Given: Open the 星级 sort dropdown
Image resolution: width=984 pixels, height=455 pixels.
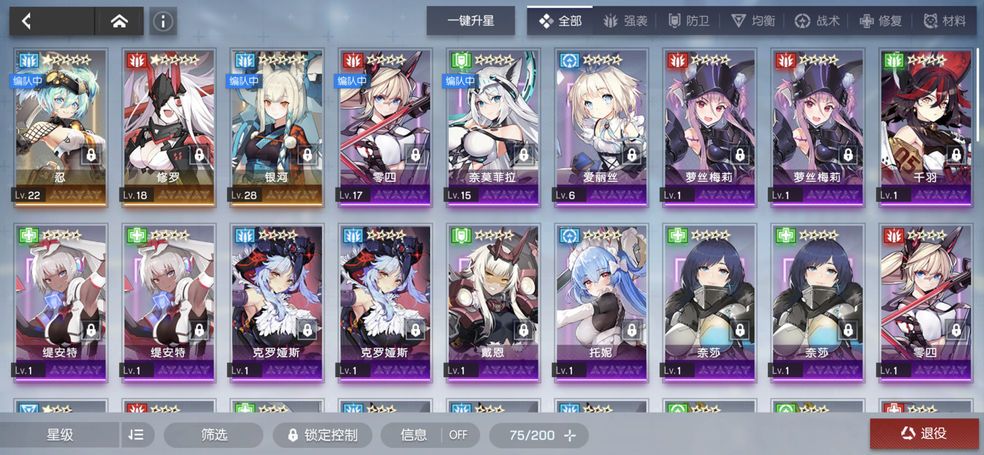Looking at the screenshot, I should click(x=60, y=435).
